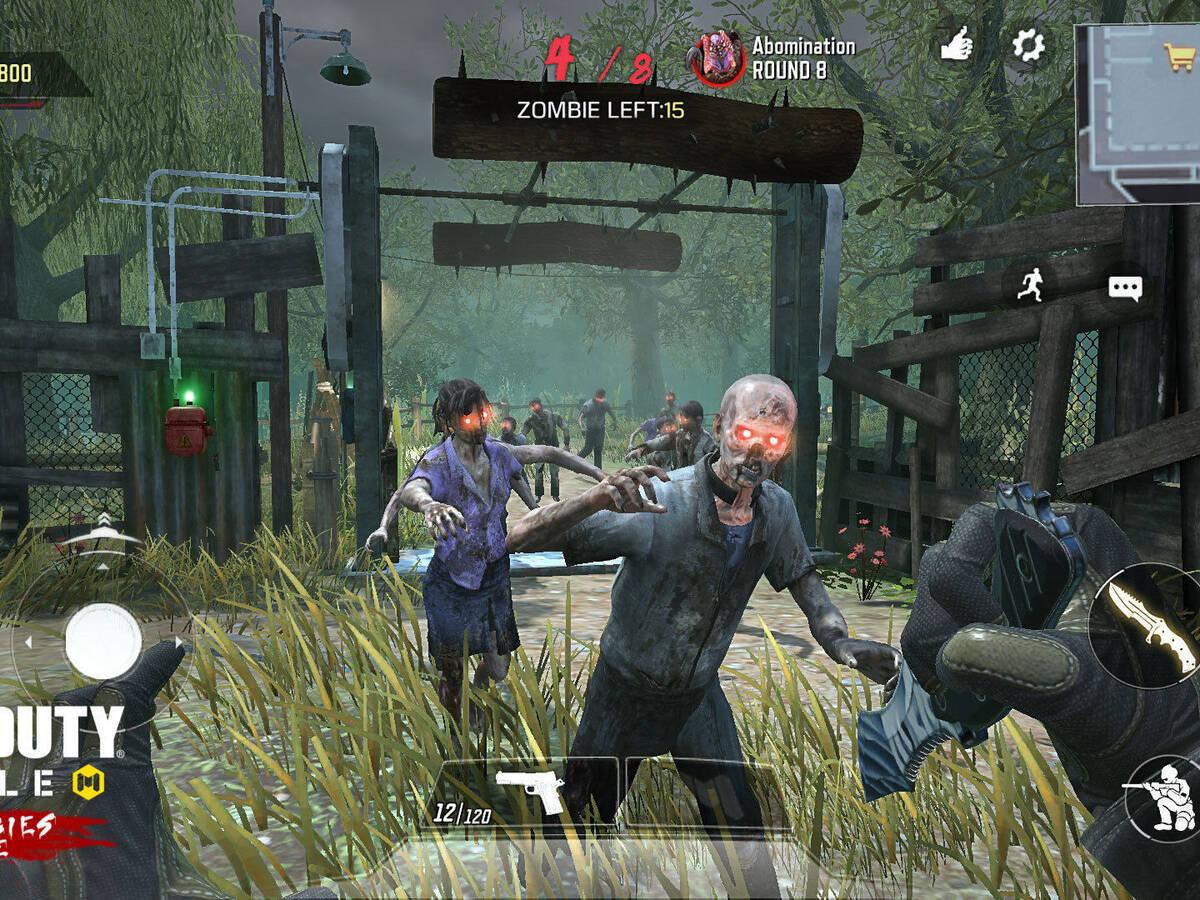Screen dimensions: 1200x900
Task: Toggle the sprint running-man icon
Action: point(1030,287)
